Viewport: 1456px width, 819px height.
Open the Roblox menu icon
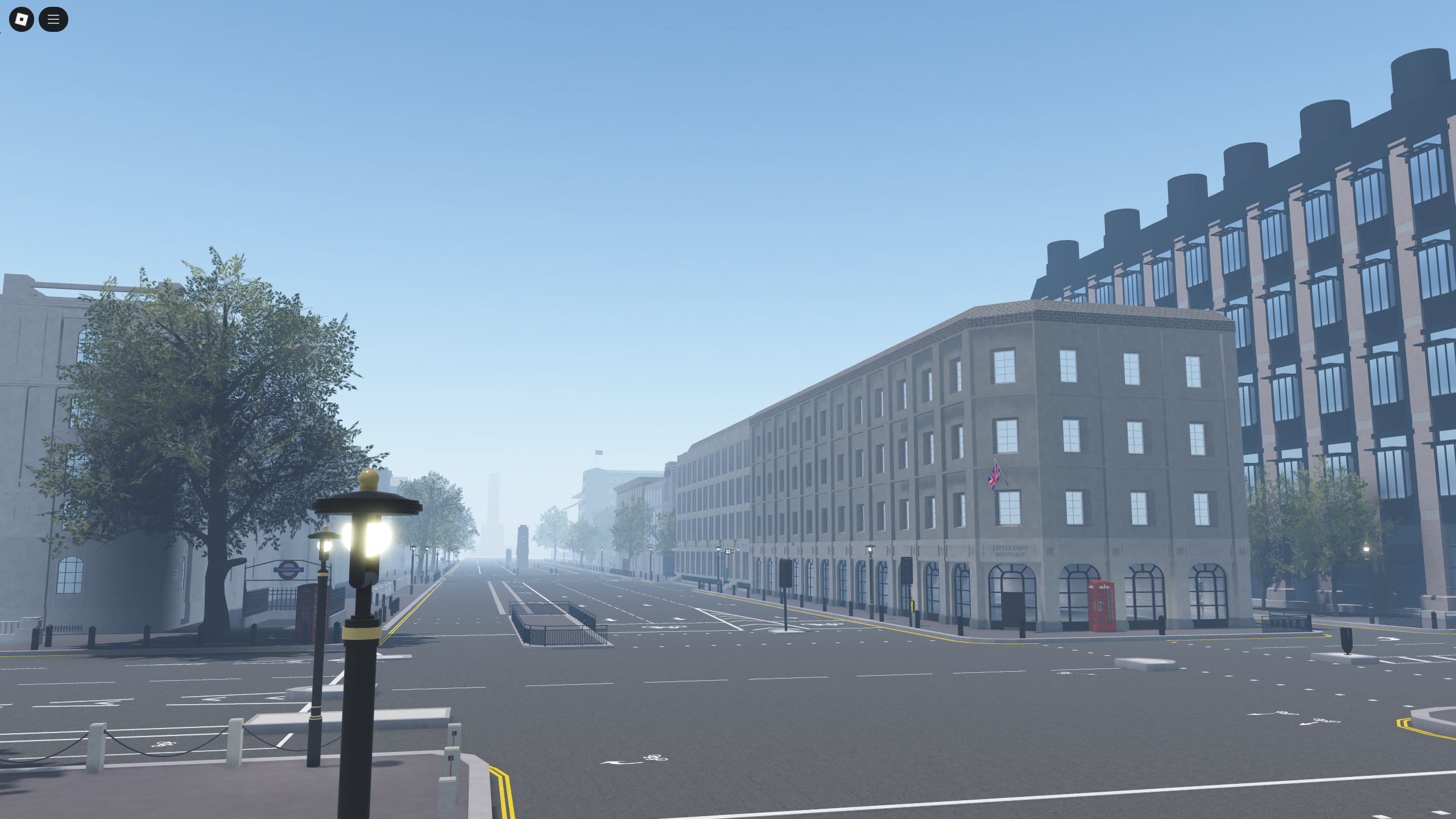(21, 19)
